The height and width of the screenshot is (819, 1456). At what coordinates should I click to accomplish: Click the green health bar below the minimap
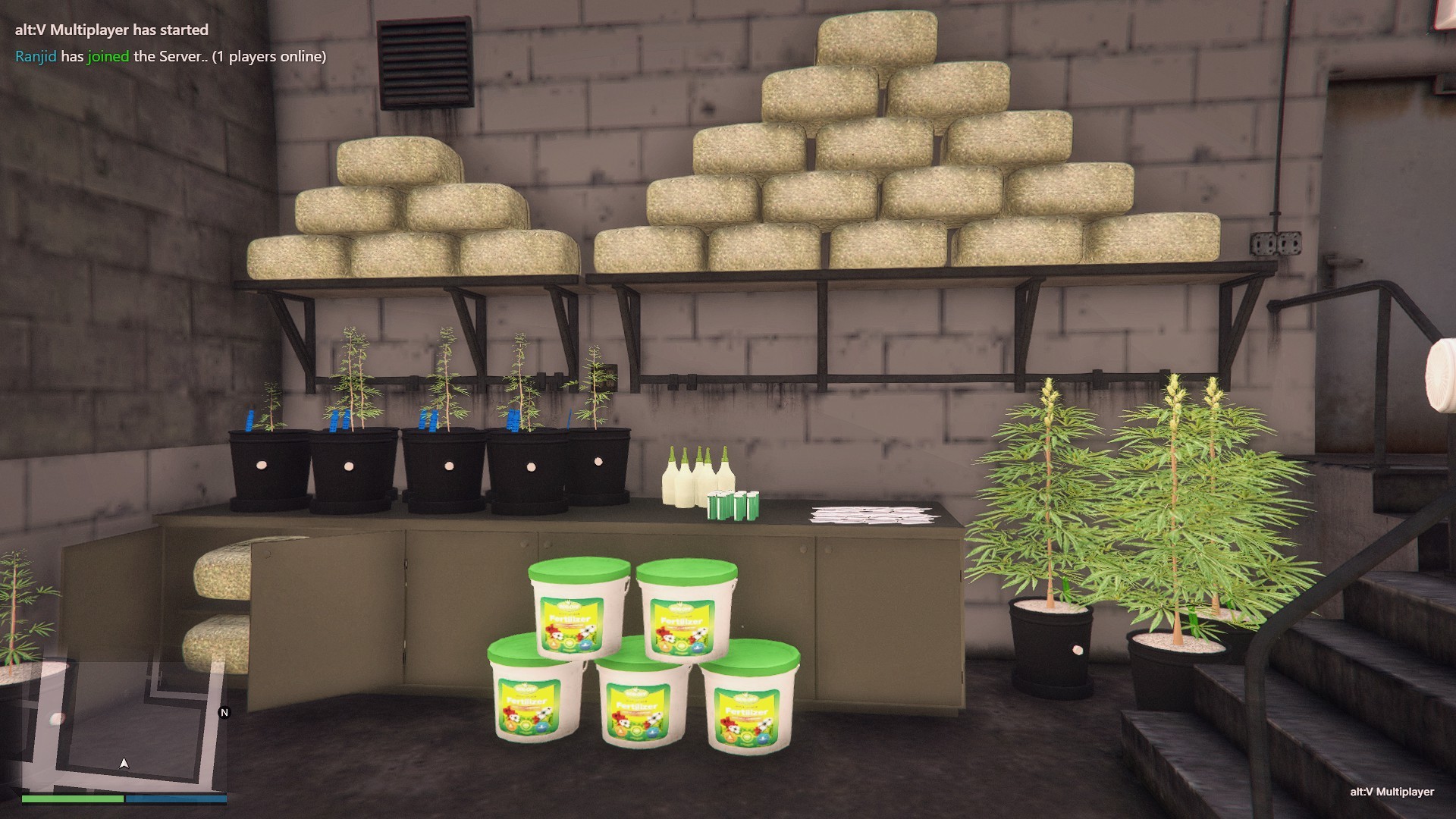click(72, 798)
